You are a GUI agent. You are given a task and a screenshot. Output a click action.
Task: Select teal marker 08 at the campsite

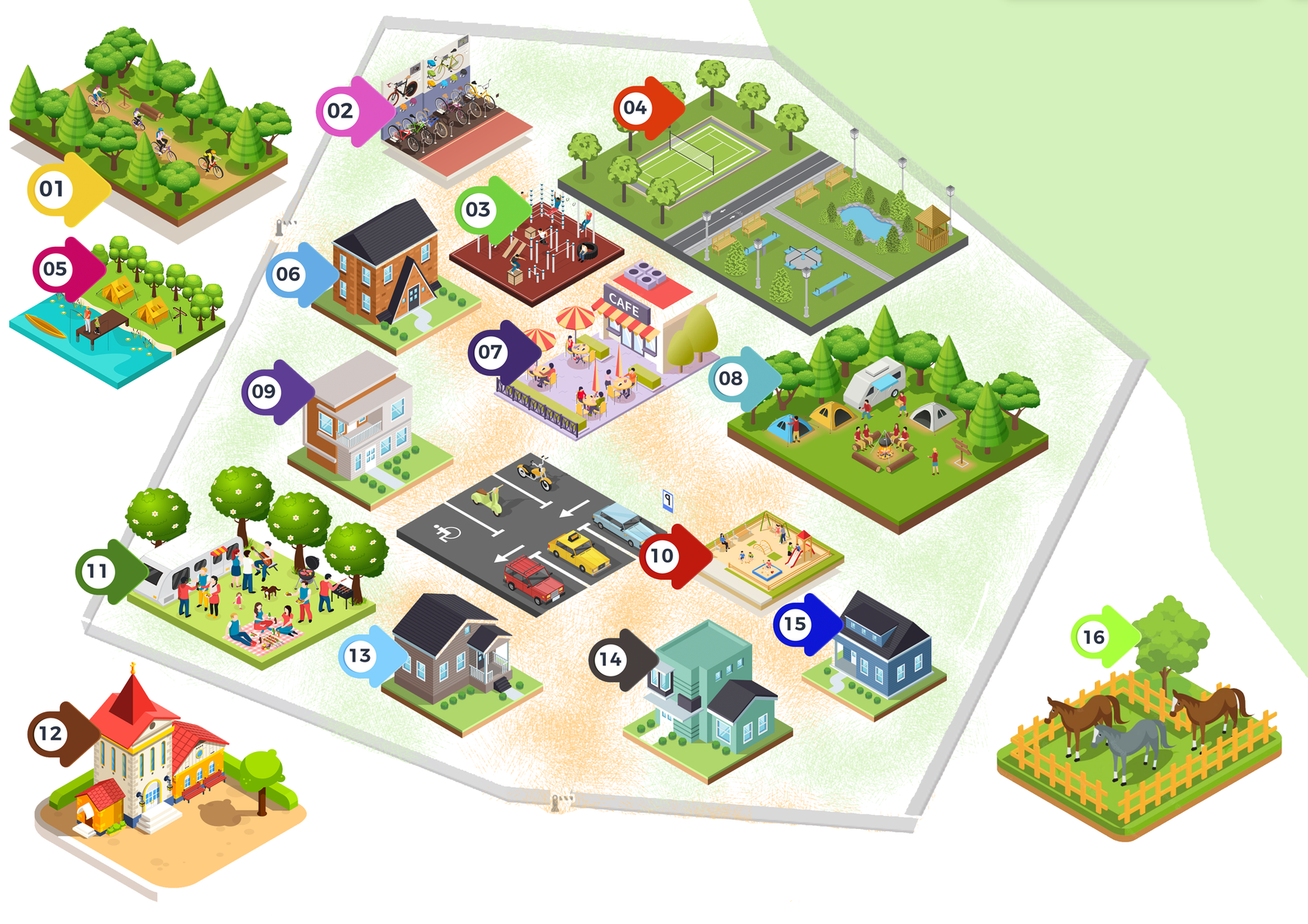click(x=730, y=379)
